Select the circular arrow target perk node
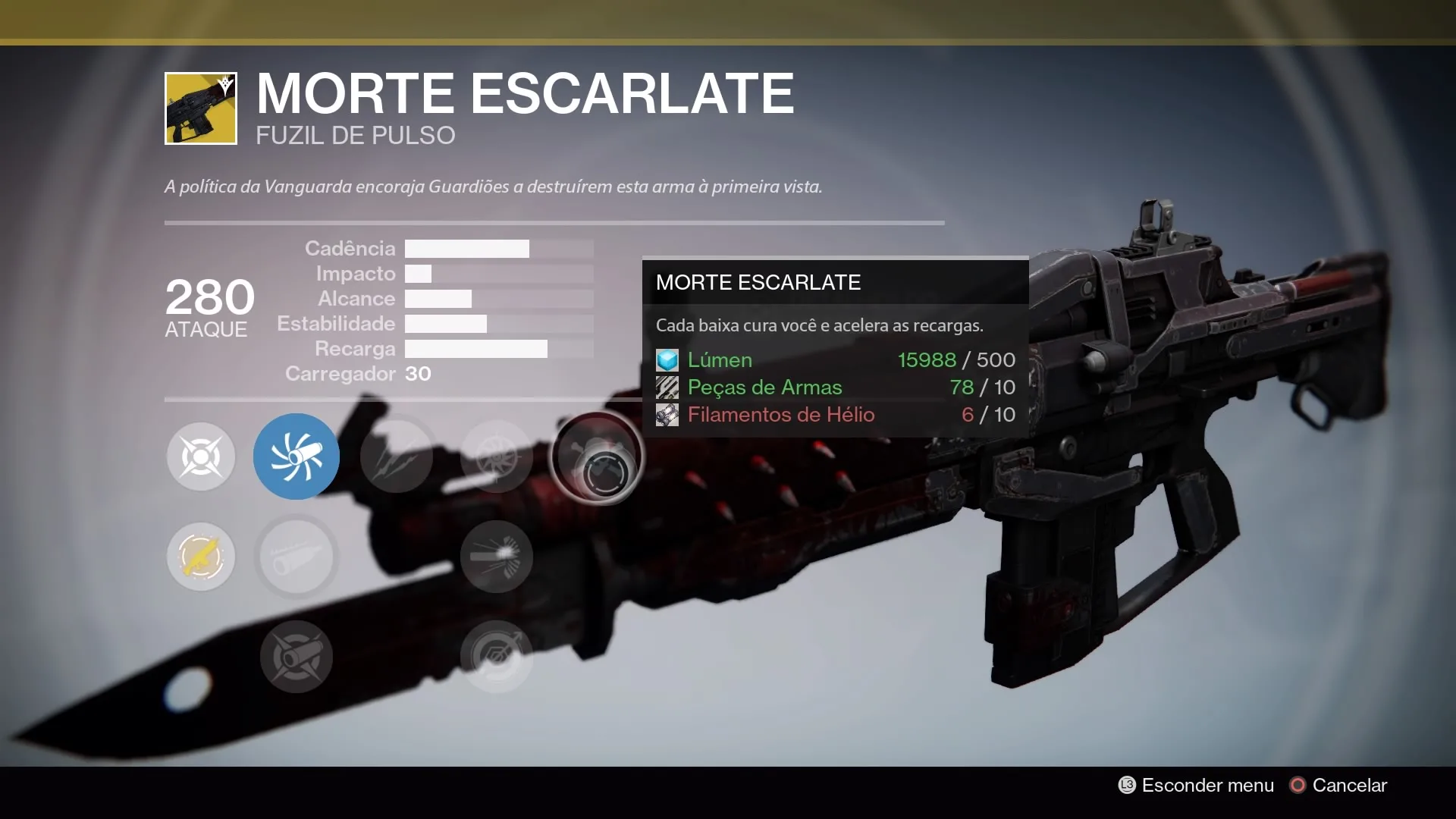 (497, 657)
